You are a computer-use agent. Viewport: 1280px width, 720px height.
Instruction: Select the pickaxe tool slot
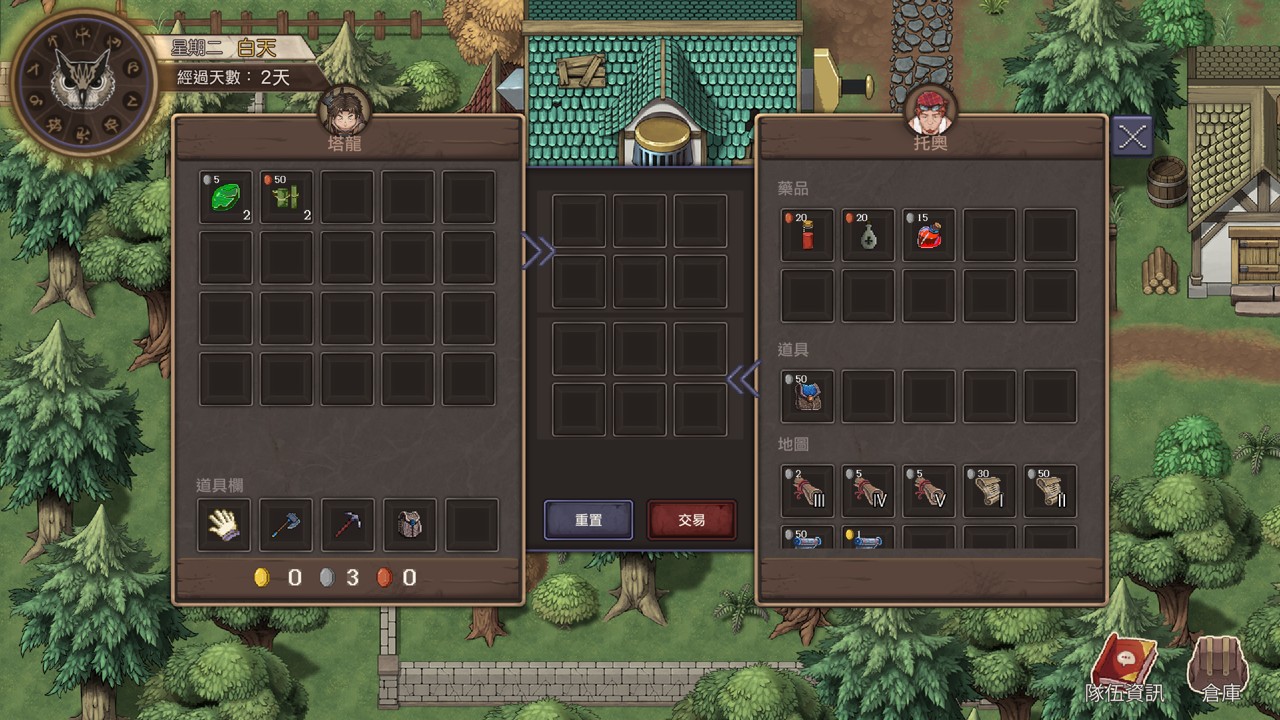348,525
